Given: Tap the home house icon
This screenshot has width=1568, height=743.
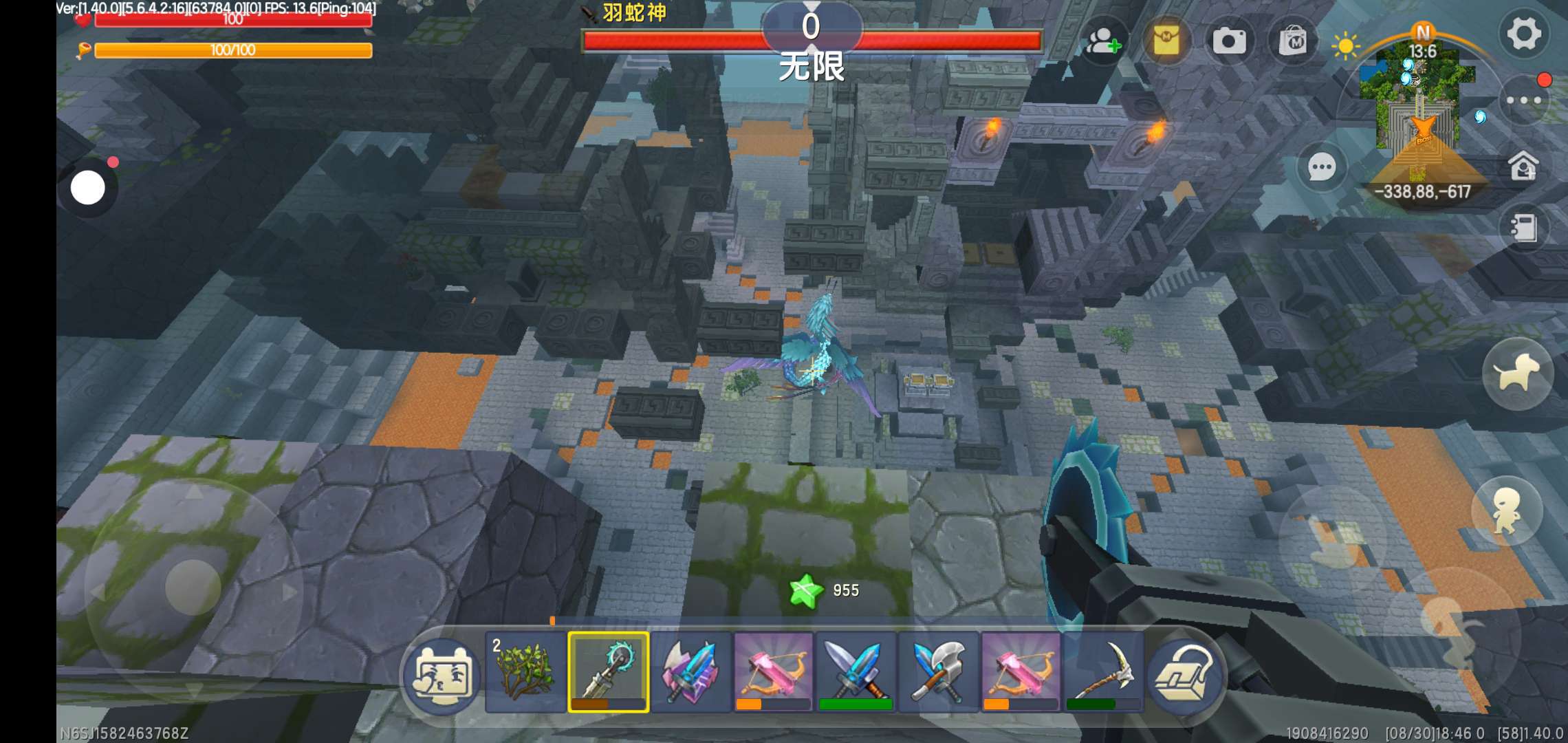Looking at the screenshot, I should (1523, 166).
